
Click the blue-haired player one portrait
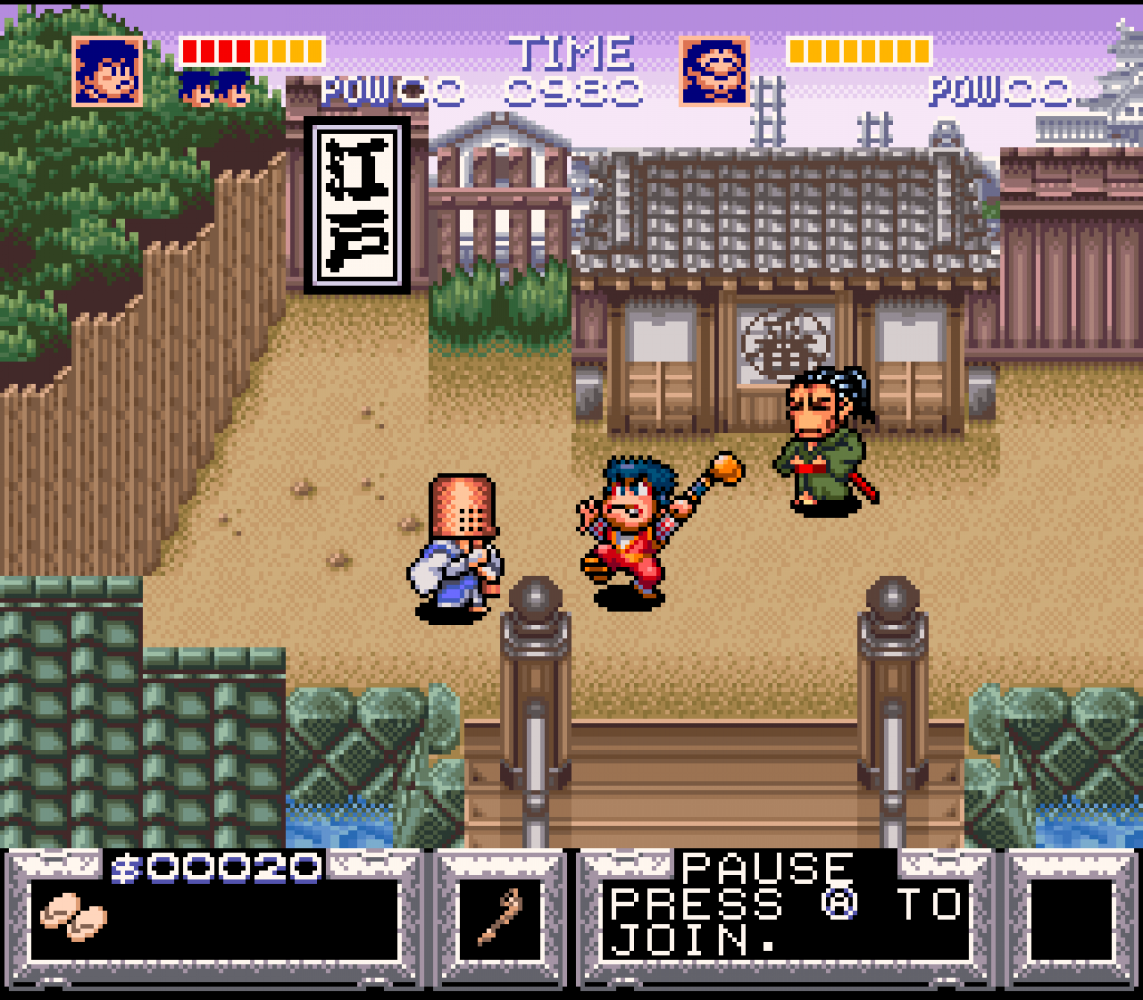coord(107,71)
